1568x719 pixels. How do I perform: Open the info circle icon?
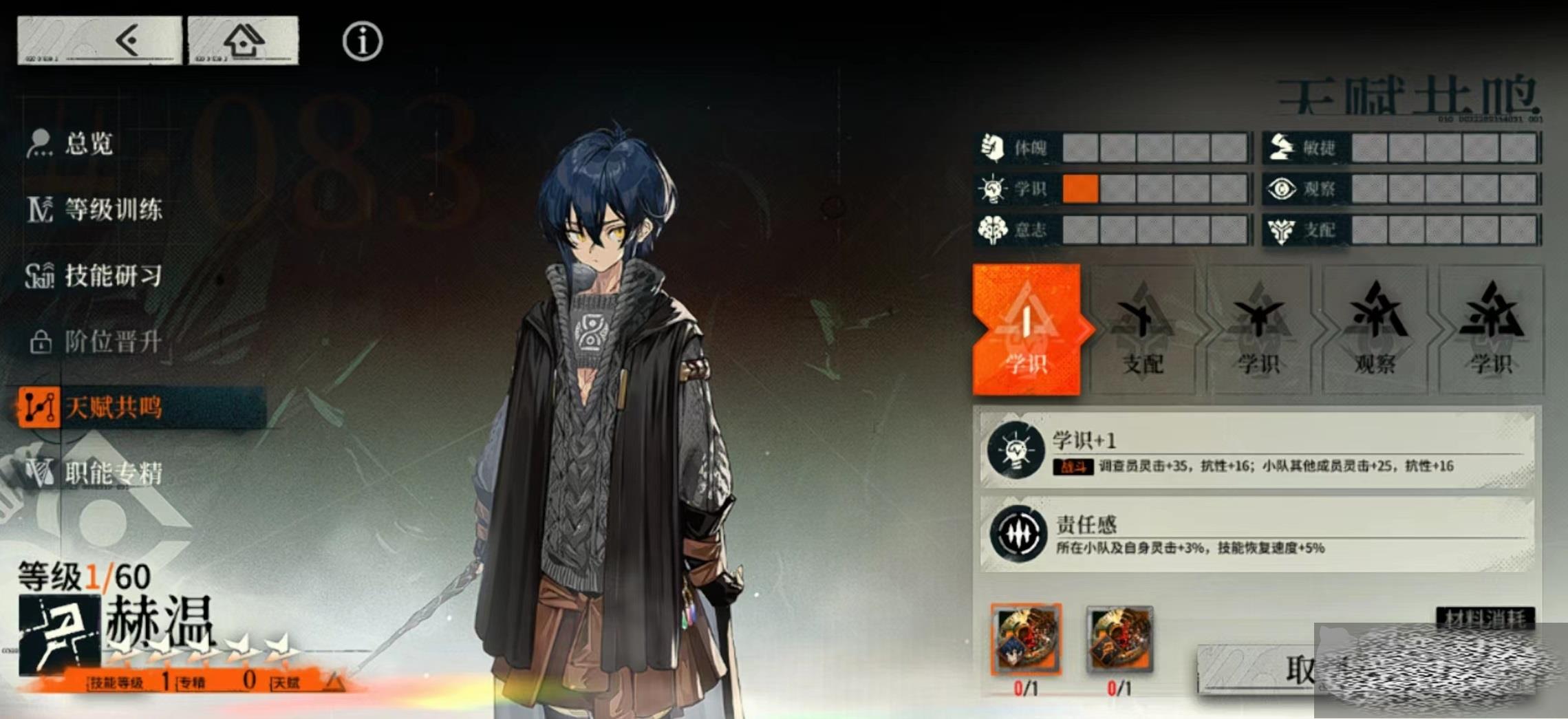[362, 41]
